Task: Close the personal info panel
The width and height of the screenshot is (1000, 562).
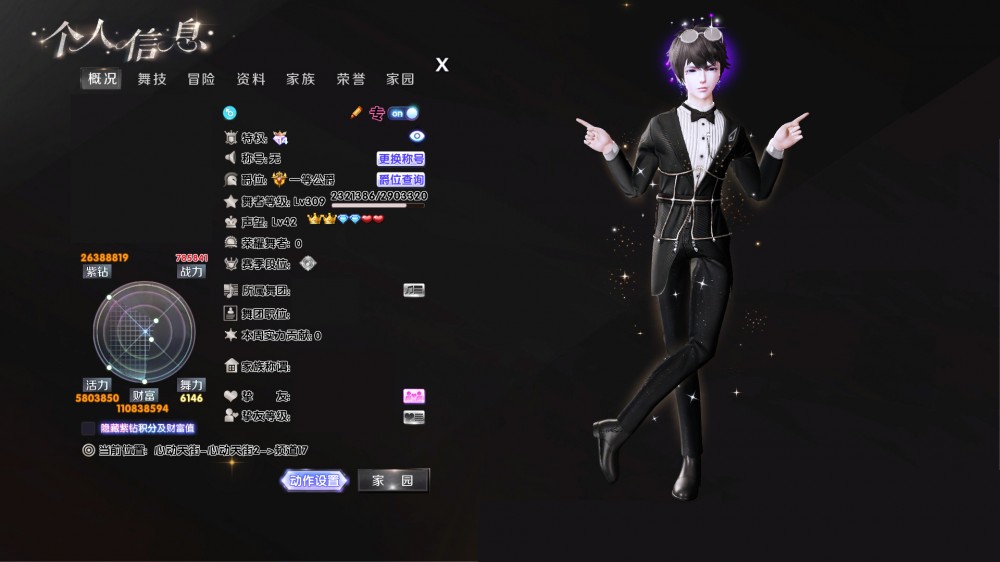Action: [x=442, y=65]
